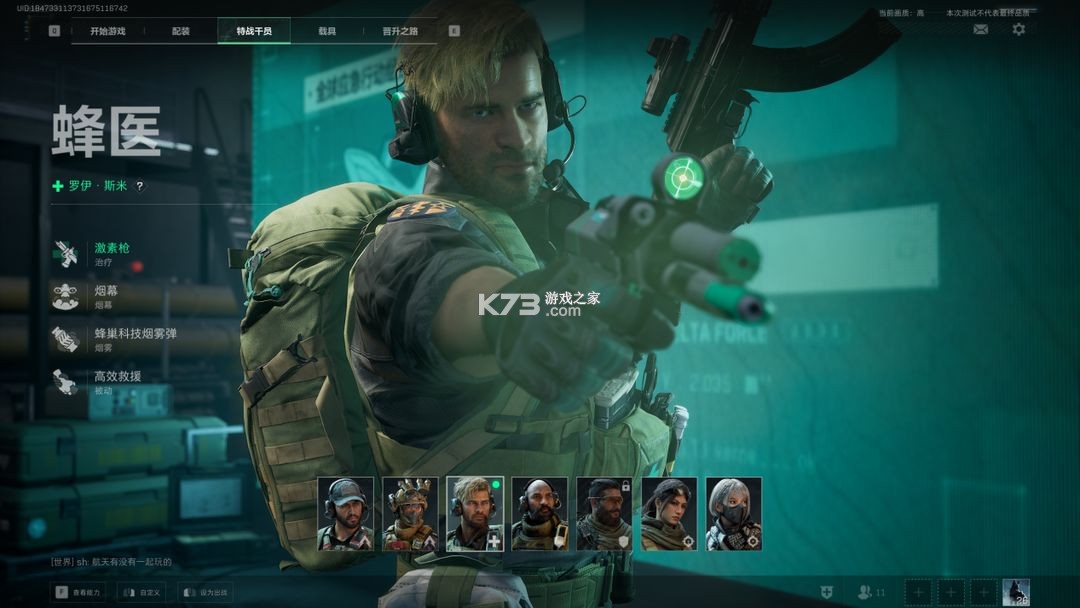The height and width of the screenshot is (608, 1080).
Task: Open the mail envelope icon
Action: coord(980,30)
